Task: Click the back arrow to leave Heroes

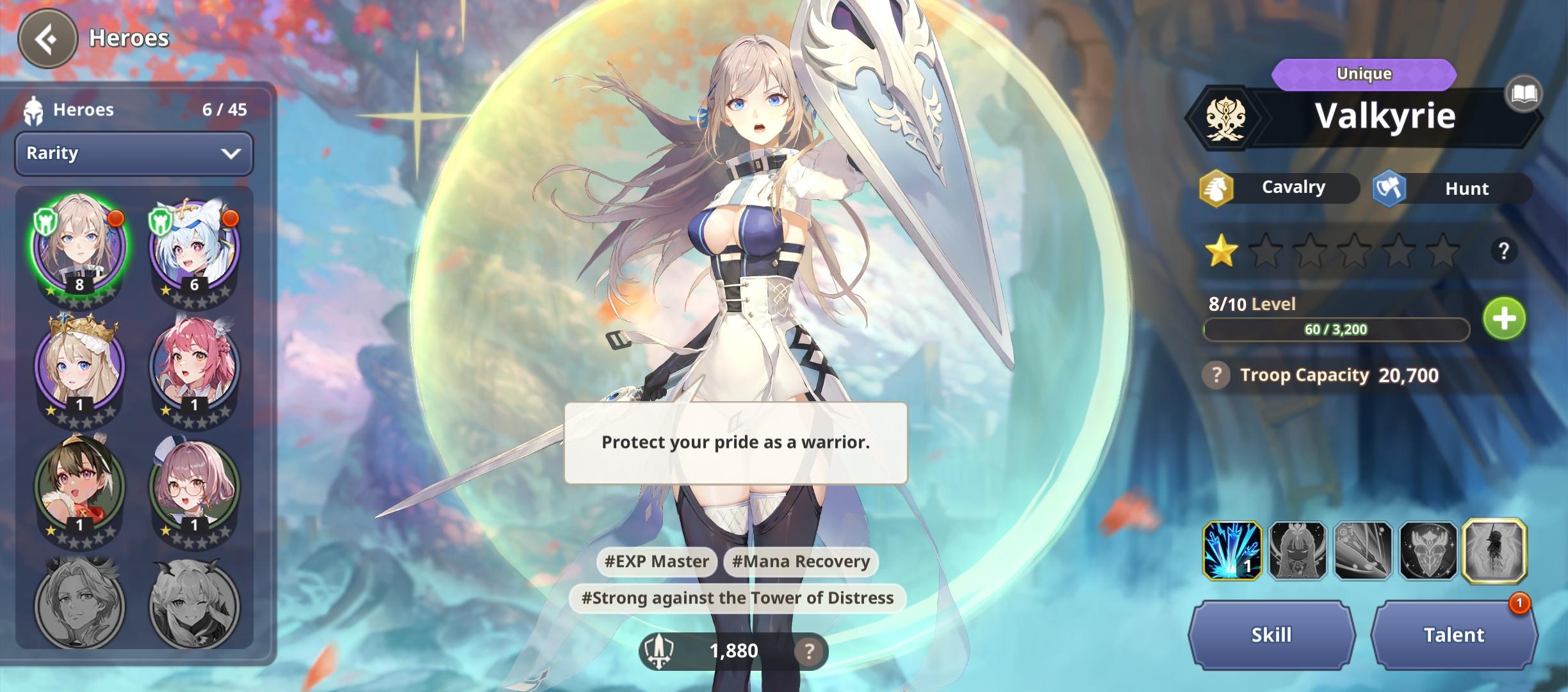Action: click(49, 38)
